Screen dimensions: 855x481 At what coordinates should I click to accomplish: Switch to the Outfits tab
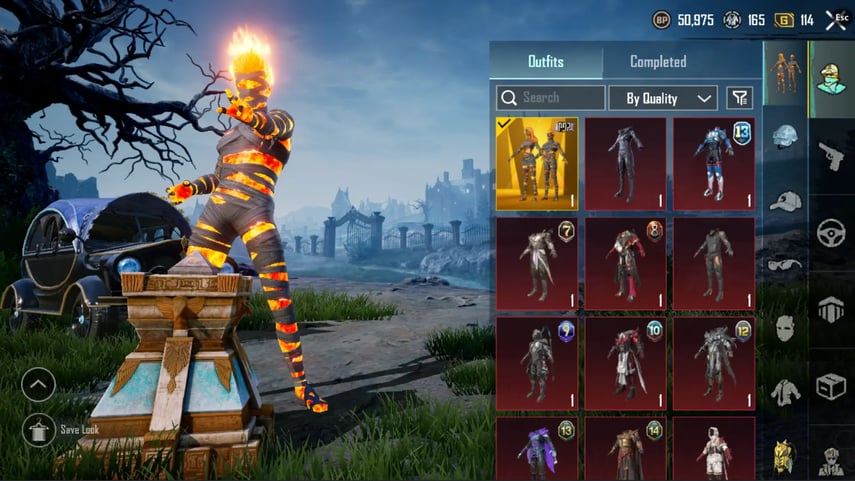click(545, 62)
